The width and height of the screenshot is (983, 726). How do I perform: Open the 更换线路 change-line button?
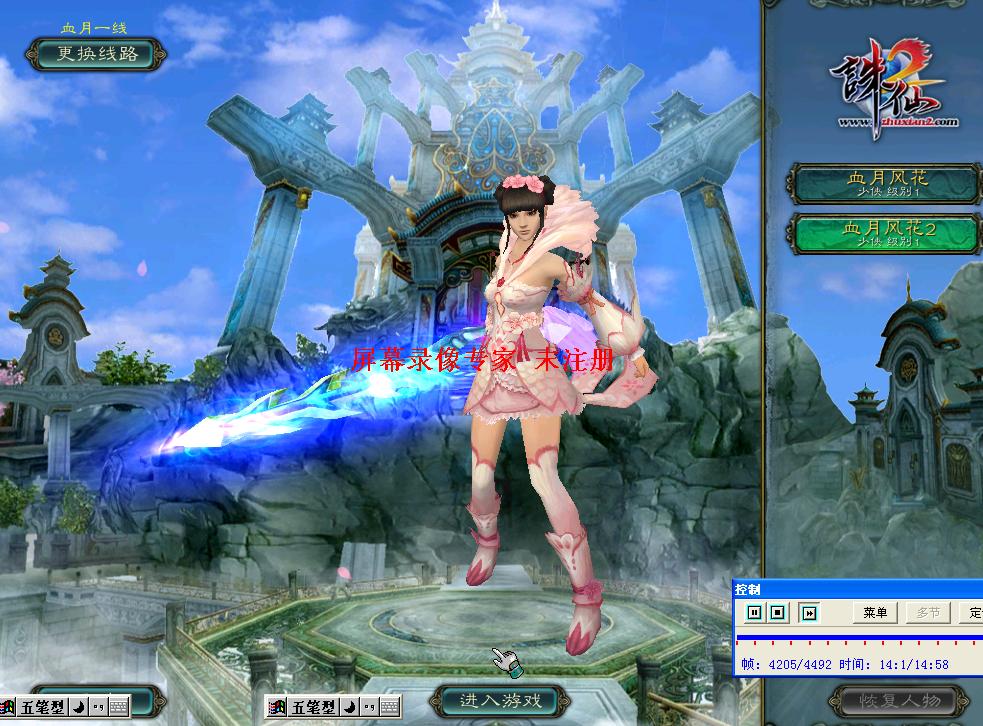point(96,54)
